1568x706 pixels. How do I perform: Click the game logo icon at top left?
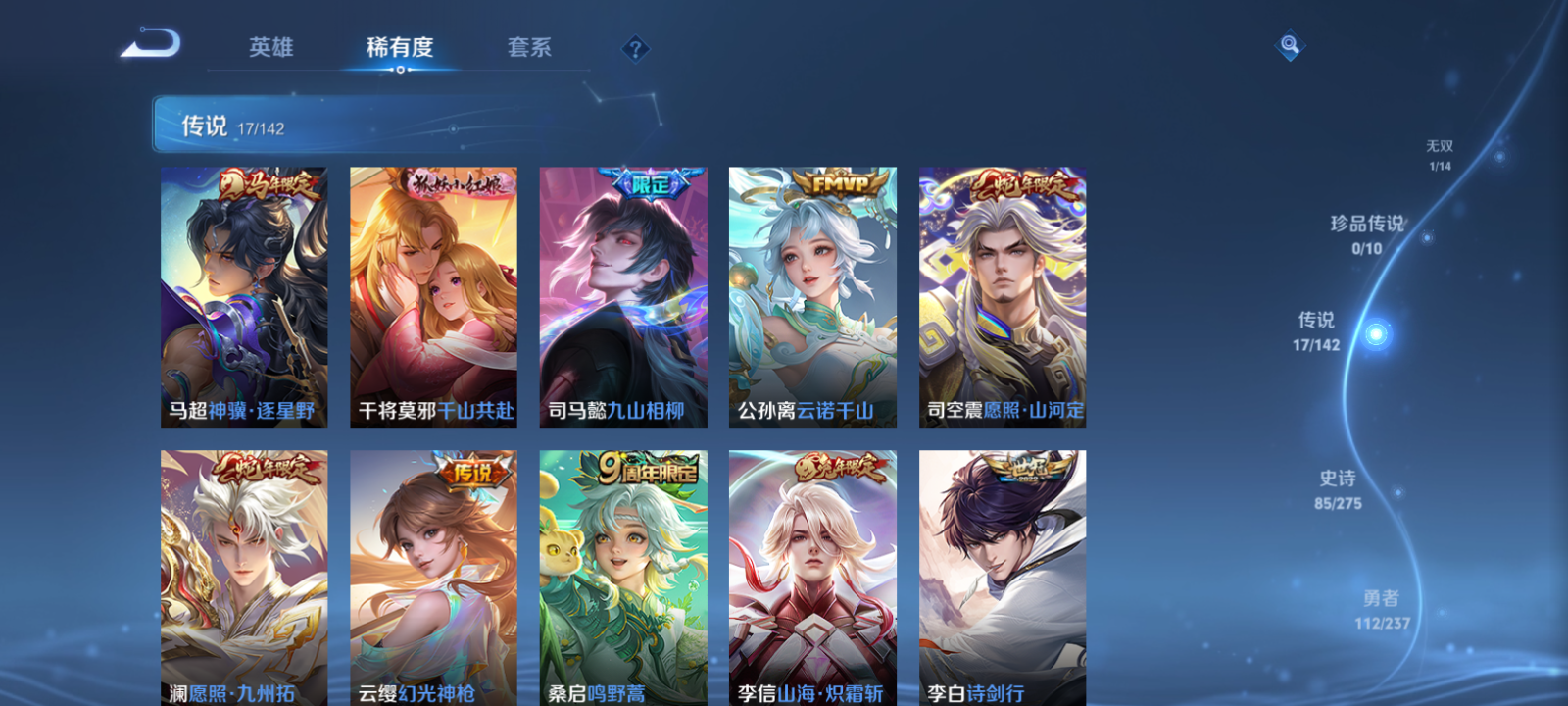tap(152, 44)
